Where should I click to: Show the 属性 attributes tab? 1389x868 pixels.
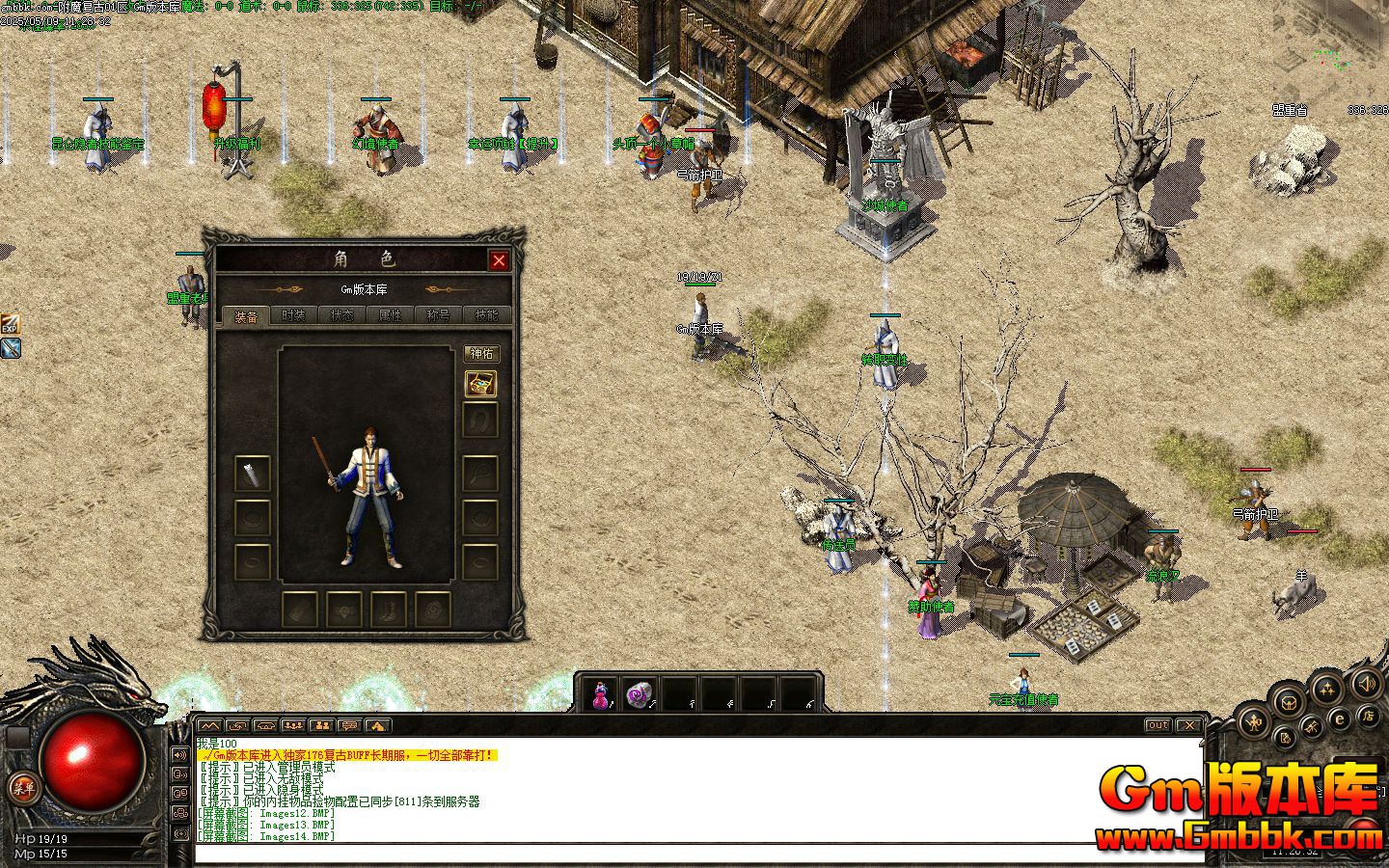pyautogui.click(x=390, y=315)
